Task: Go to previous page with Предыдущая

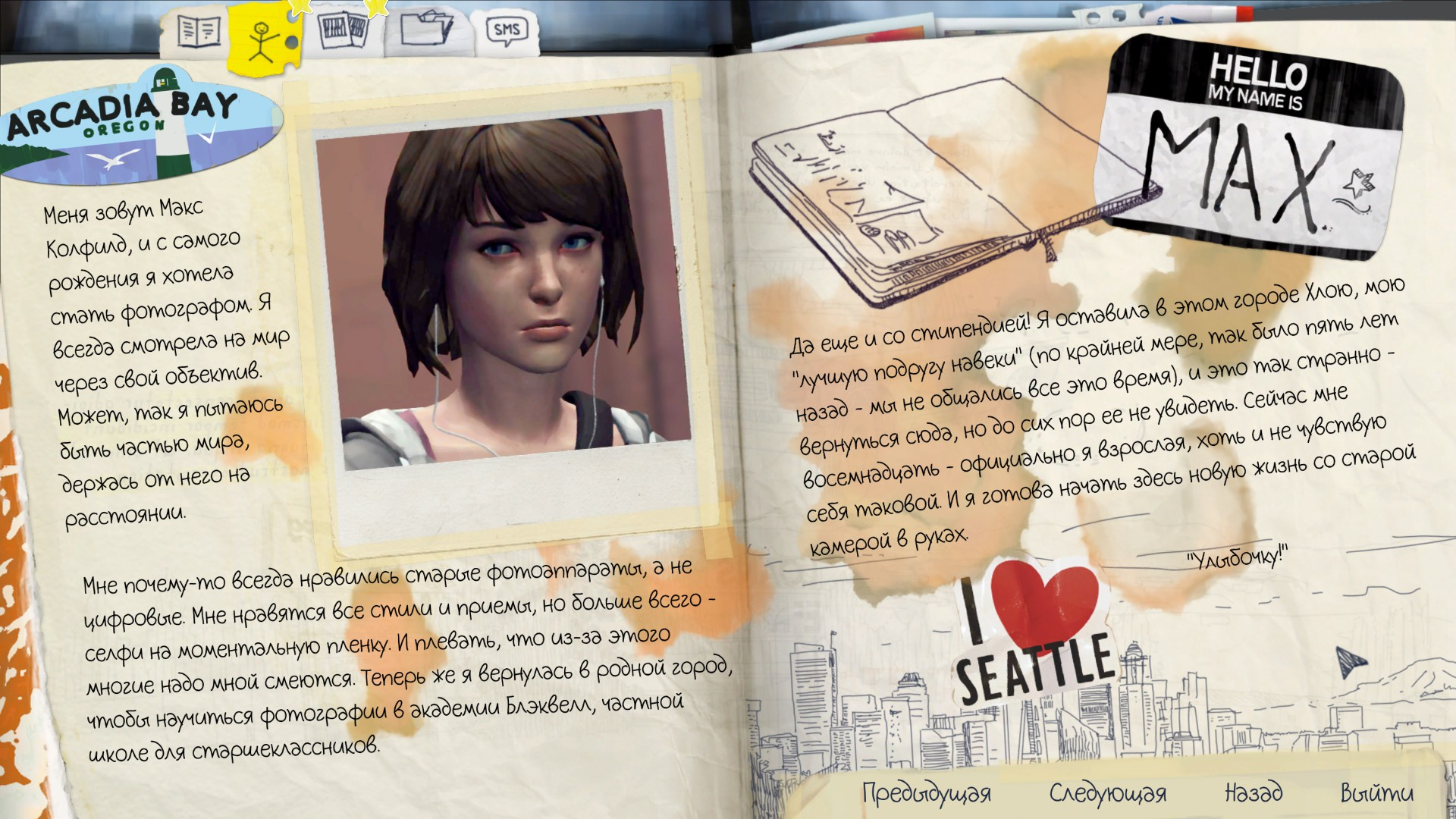Action: [926, 793]
